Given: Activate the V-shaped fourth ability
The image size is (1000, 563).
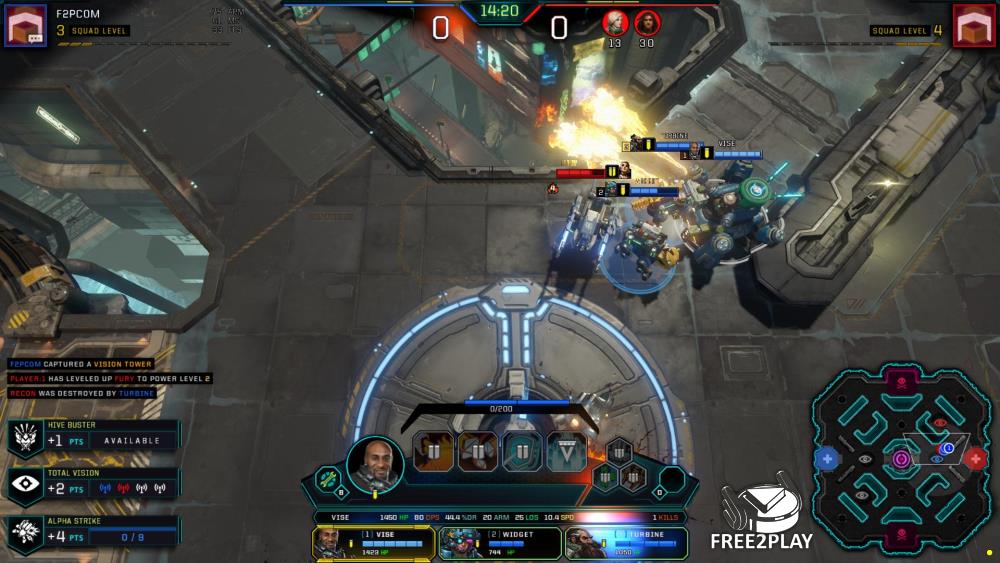Looking at the screenshot, I should tap(567, 452).
